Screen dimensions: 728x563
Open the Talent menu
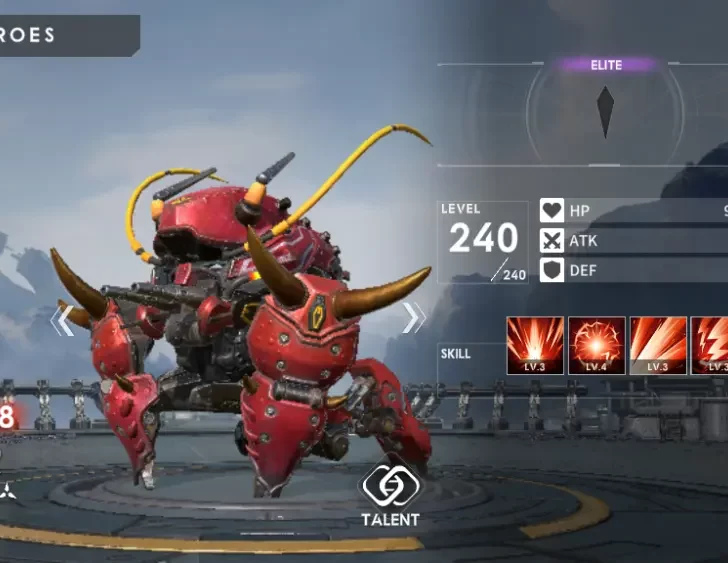click(x=391, y=496)
